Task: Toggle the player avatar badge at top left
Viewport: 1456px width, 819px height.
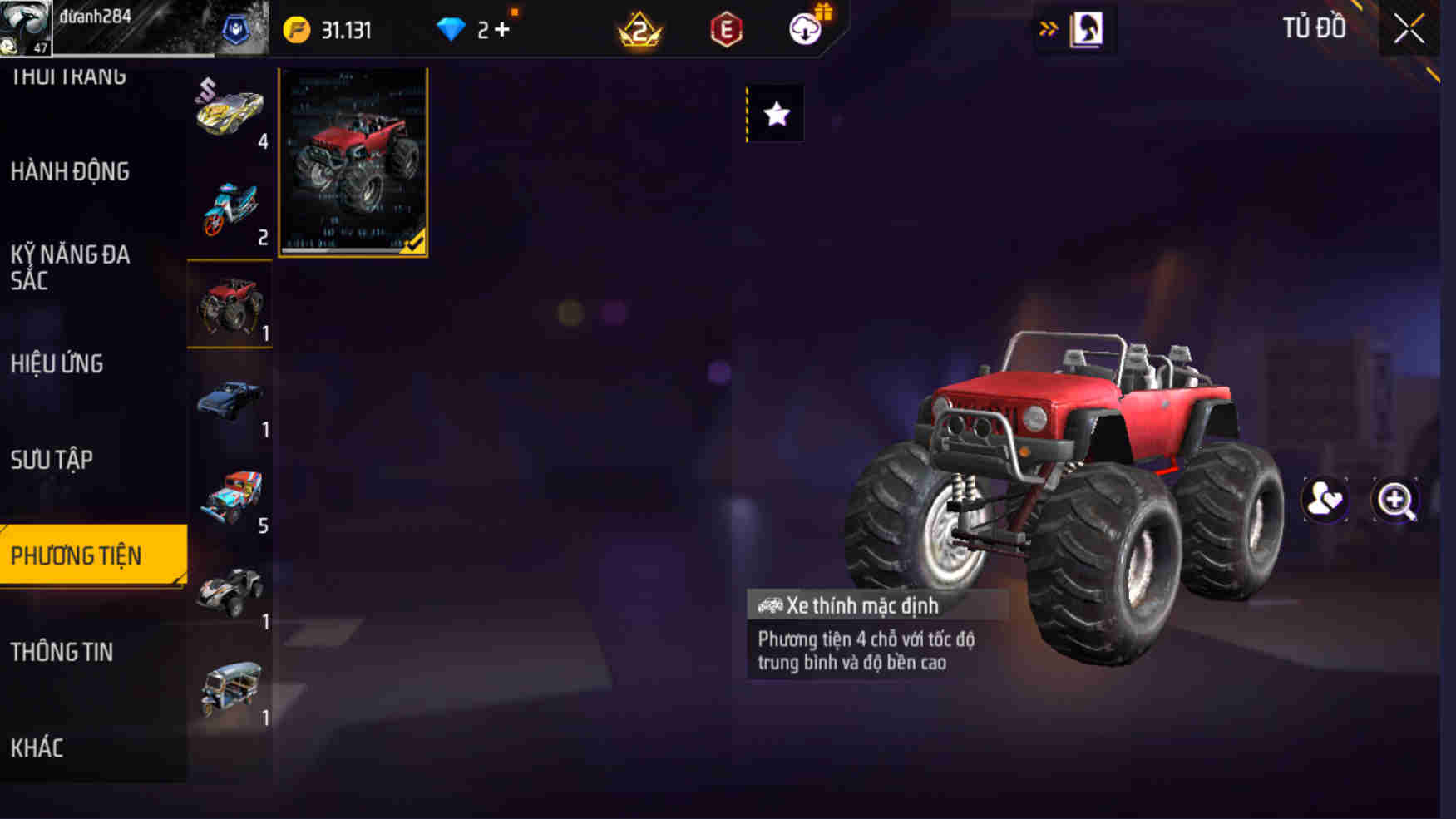Action: point(27,27)
